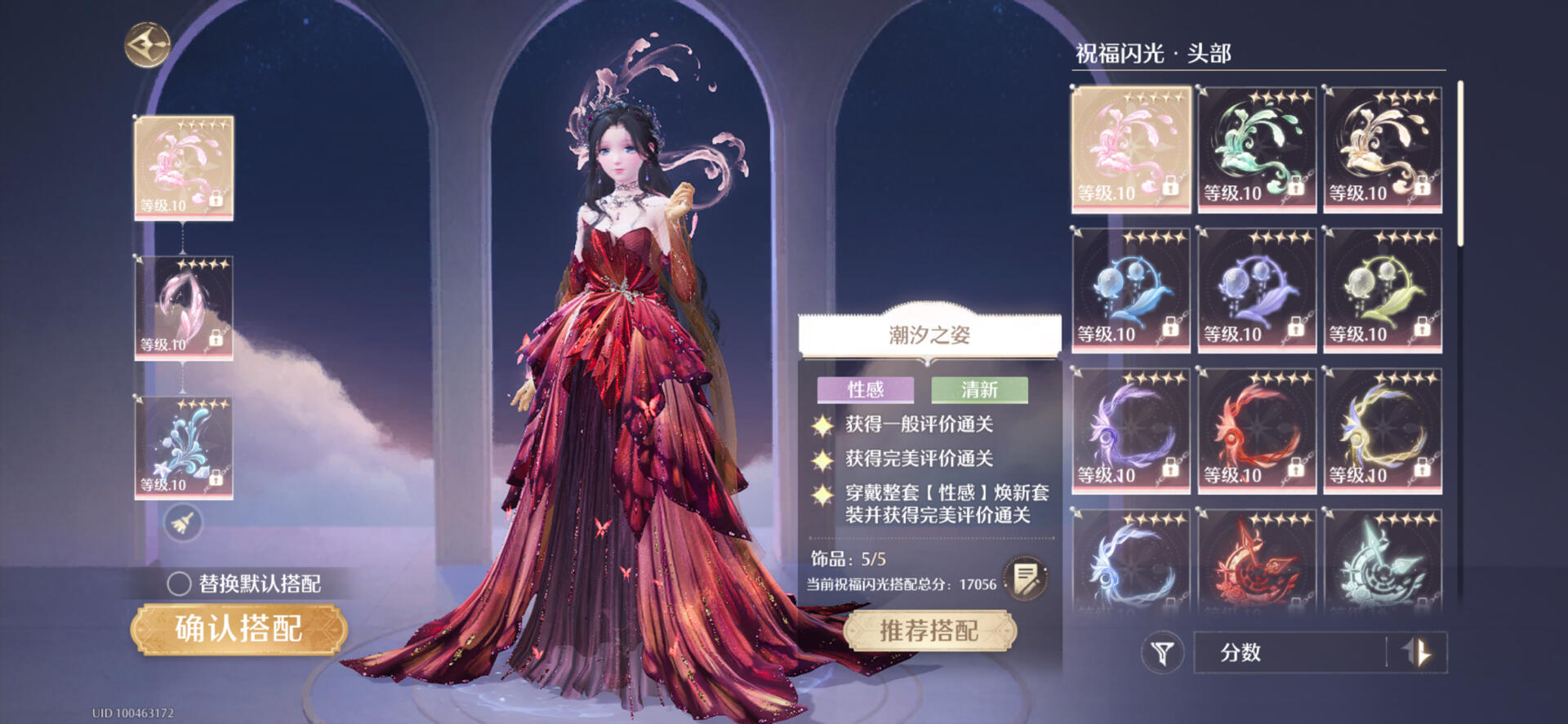Select the blue dolphin bubble accessory
Viewport: 1568px width, 724px height.
[x=1130, y=290]
